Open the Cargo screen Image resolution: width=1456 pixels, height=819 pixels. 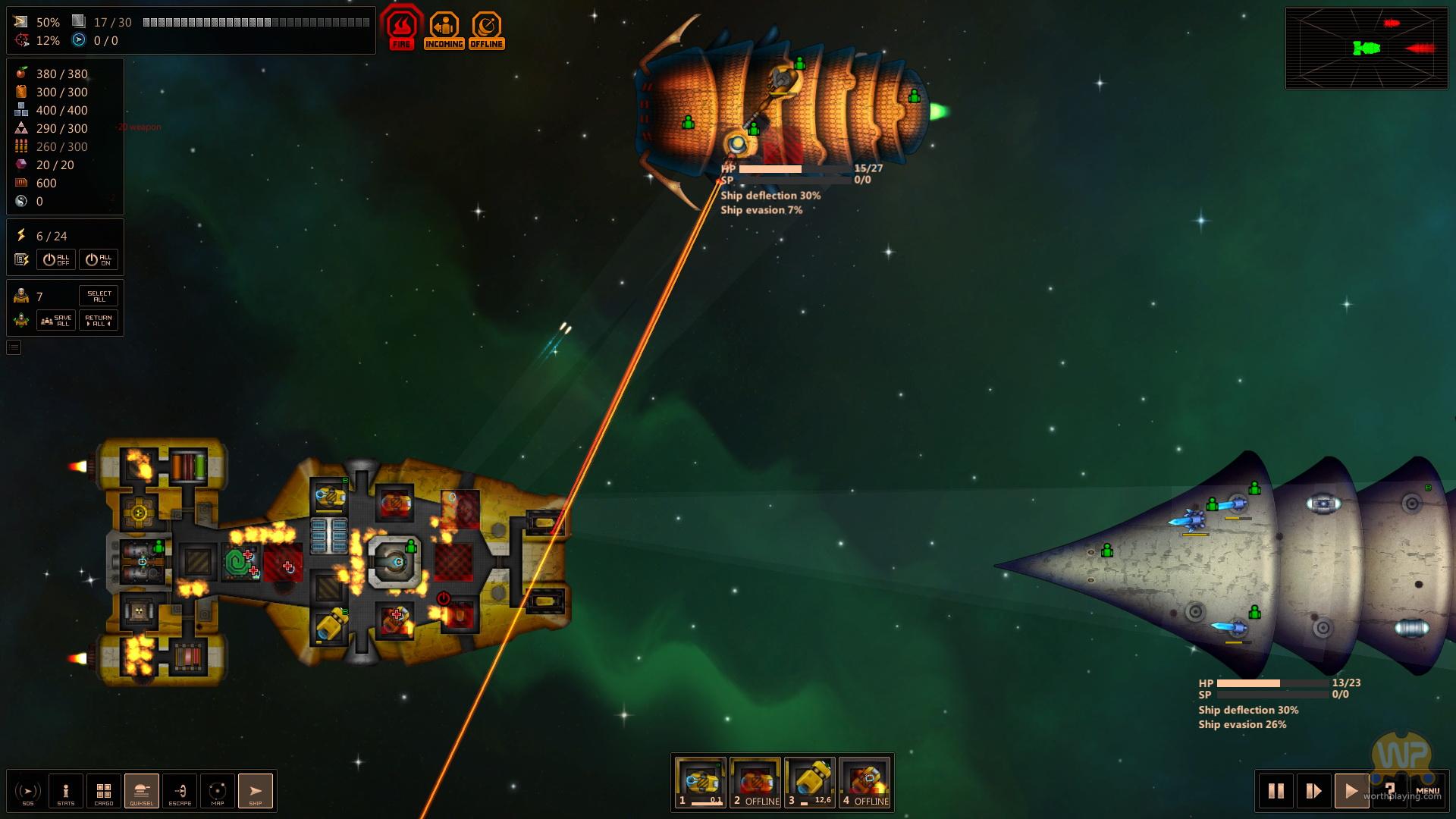tap(104, 791)
